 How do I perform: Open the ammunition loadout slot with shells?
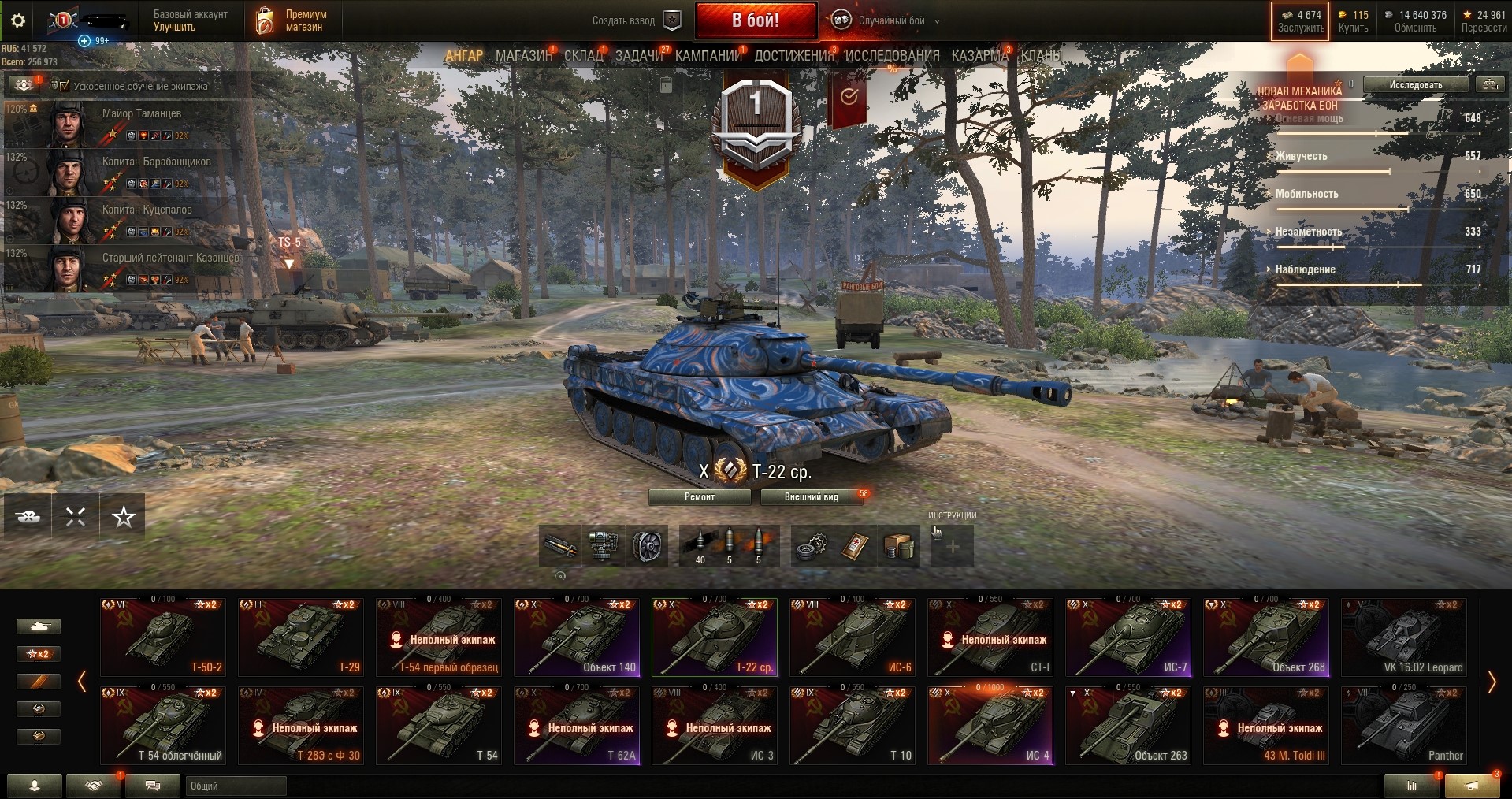coord(729,546)
